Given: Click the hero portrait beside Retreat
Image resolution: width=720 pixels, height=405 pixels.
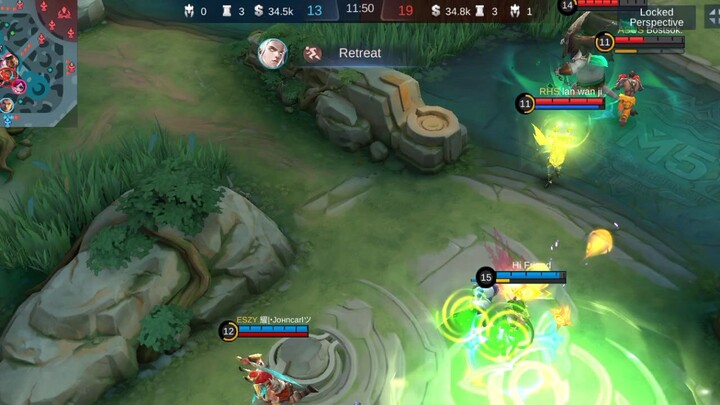Looking at the screenshot, I should [271, 53].
